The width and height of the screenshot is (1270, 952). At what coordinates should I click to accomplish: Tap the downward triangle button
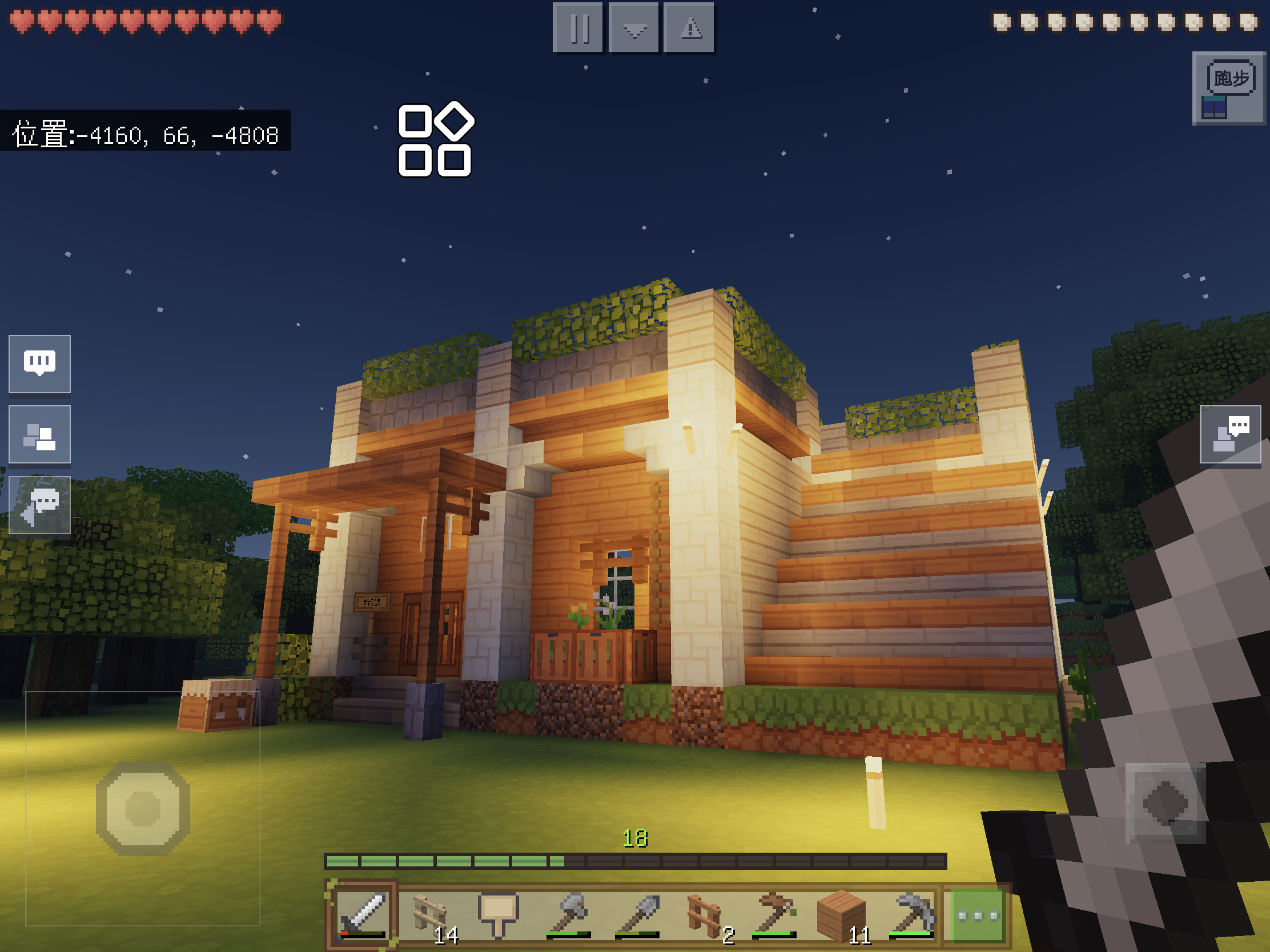click(x=633, y=27)
